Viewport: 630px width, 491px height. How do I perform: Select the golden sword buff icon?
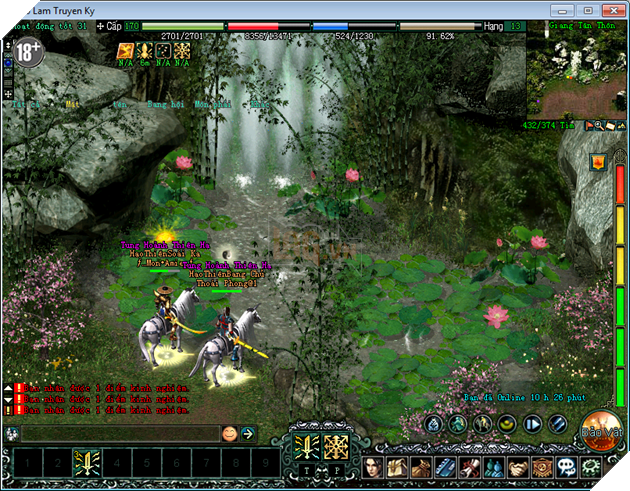coord(125,50)
